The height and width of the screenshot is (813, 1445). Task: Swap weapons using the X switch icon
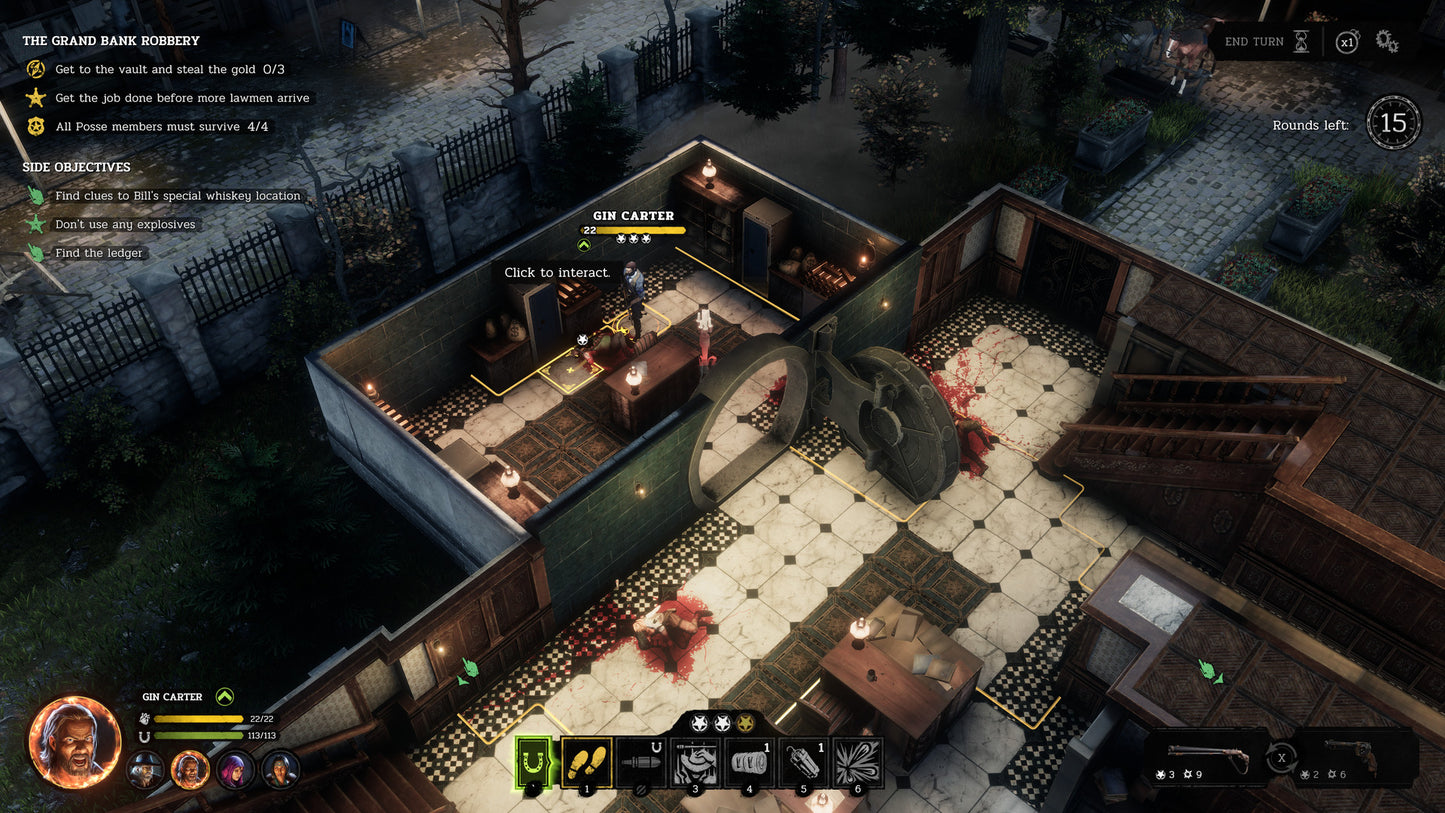click(1283, 758)
